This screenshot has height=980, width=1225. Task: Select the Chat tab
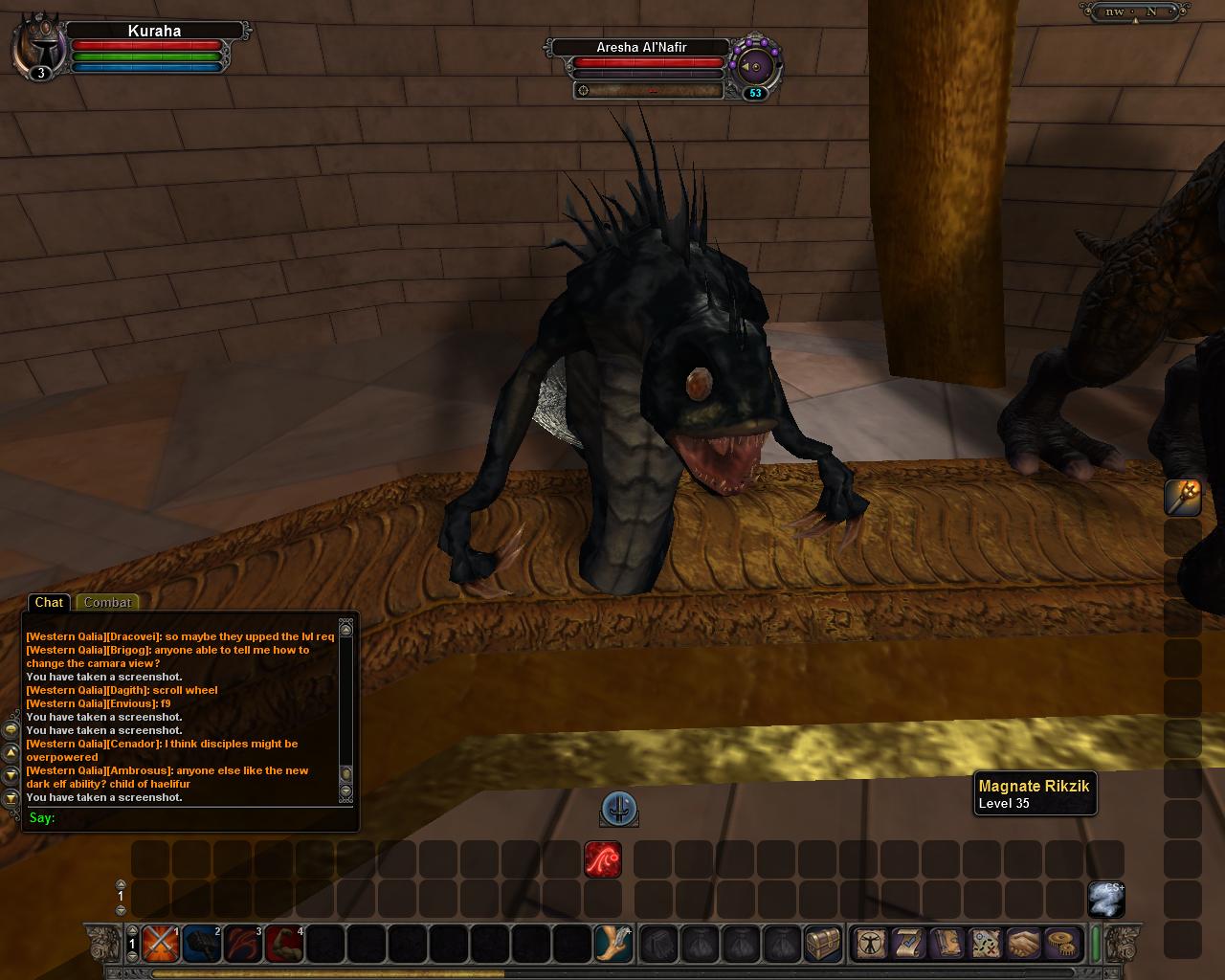[x=49, y=602]
